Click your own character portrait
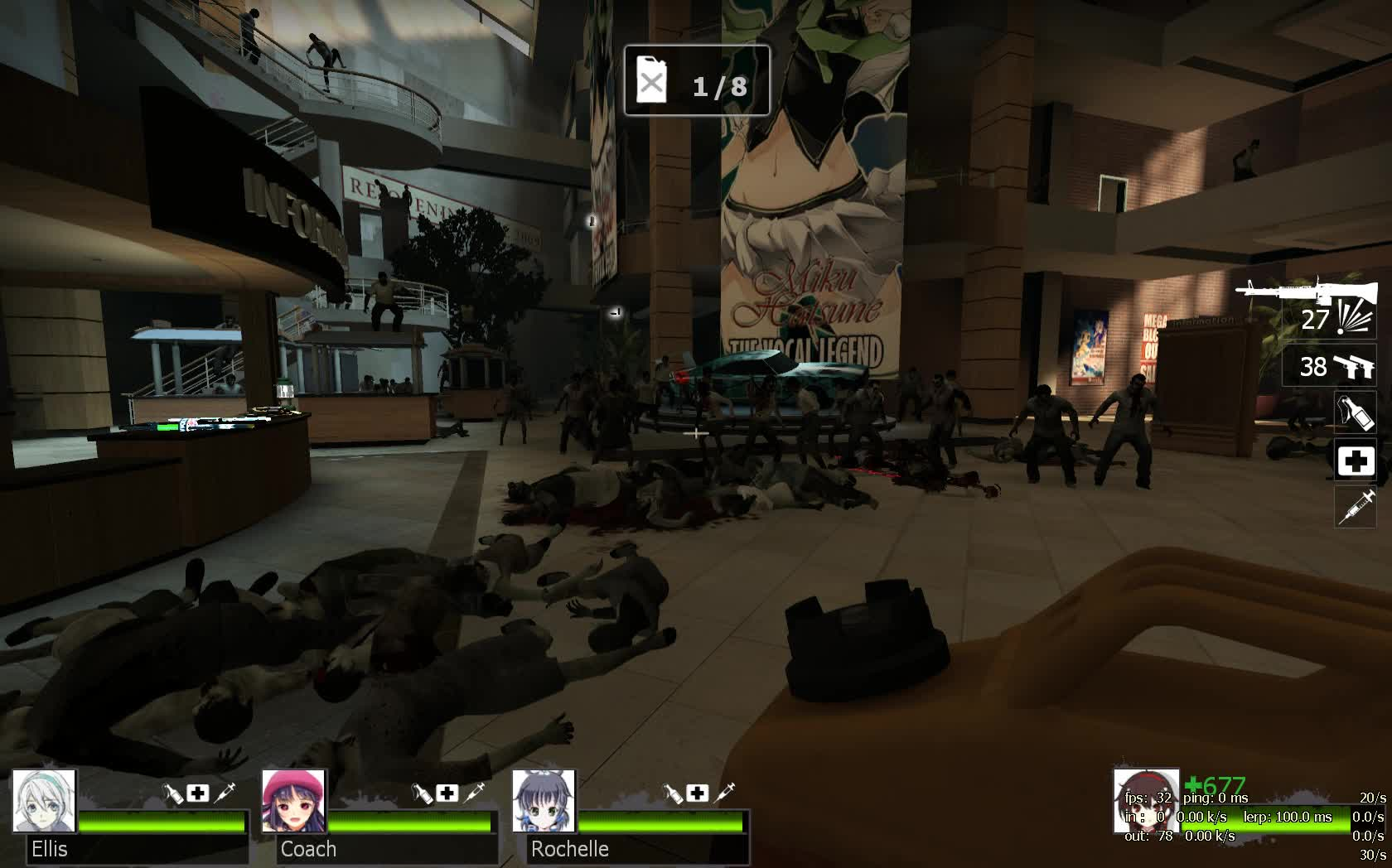 point(1145,800)
